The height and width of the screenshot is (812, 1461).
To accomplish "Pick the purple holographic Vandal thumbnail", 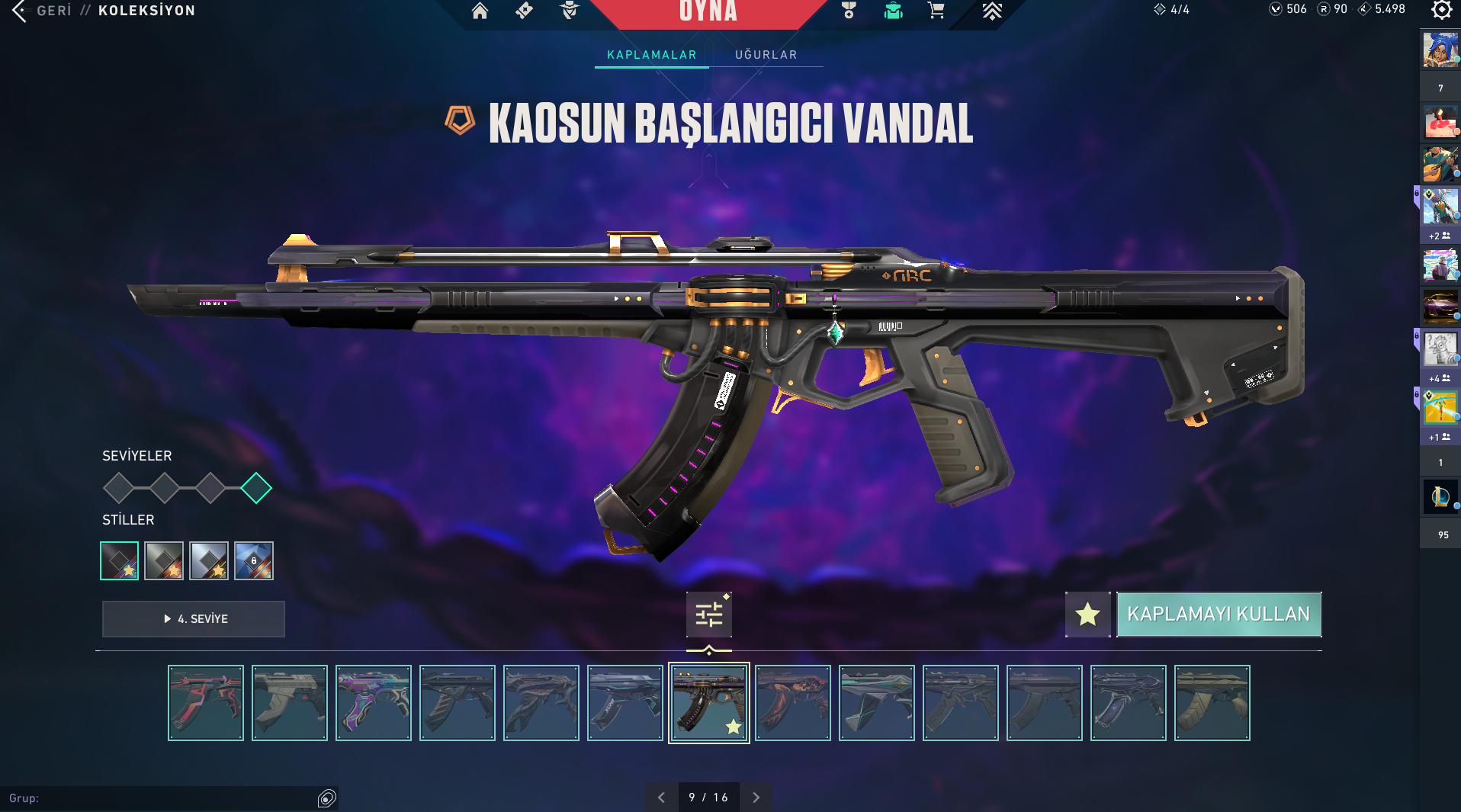I will [x=374, y=703].
